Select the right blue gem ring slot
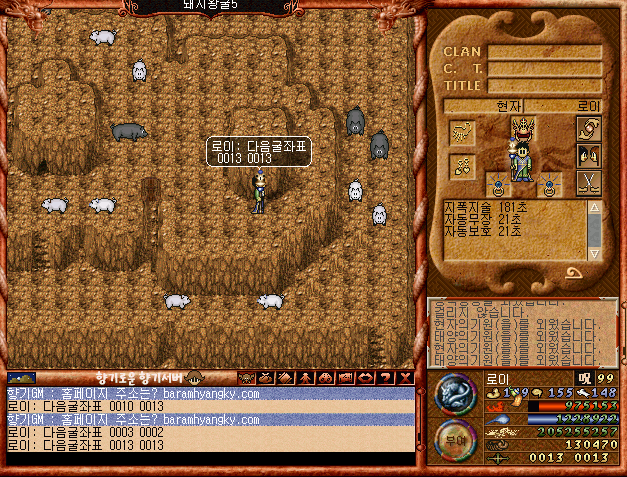Screen dimensions: 627x477 pyautogui.click(x=549, y=184)
